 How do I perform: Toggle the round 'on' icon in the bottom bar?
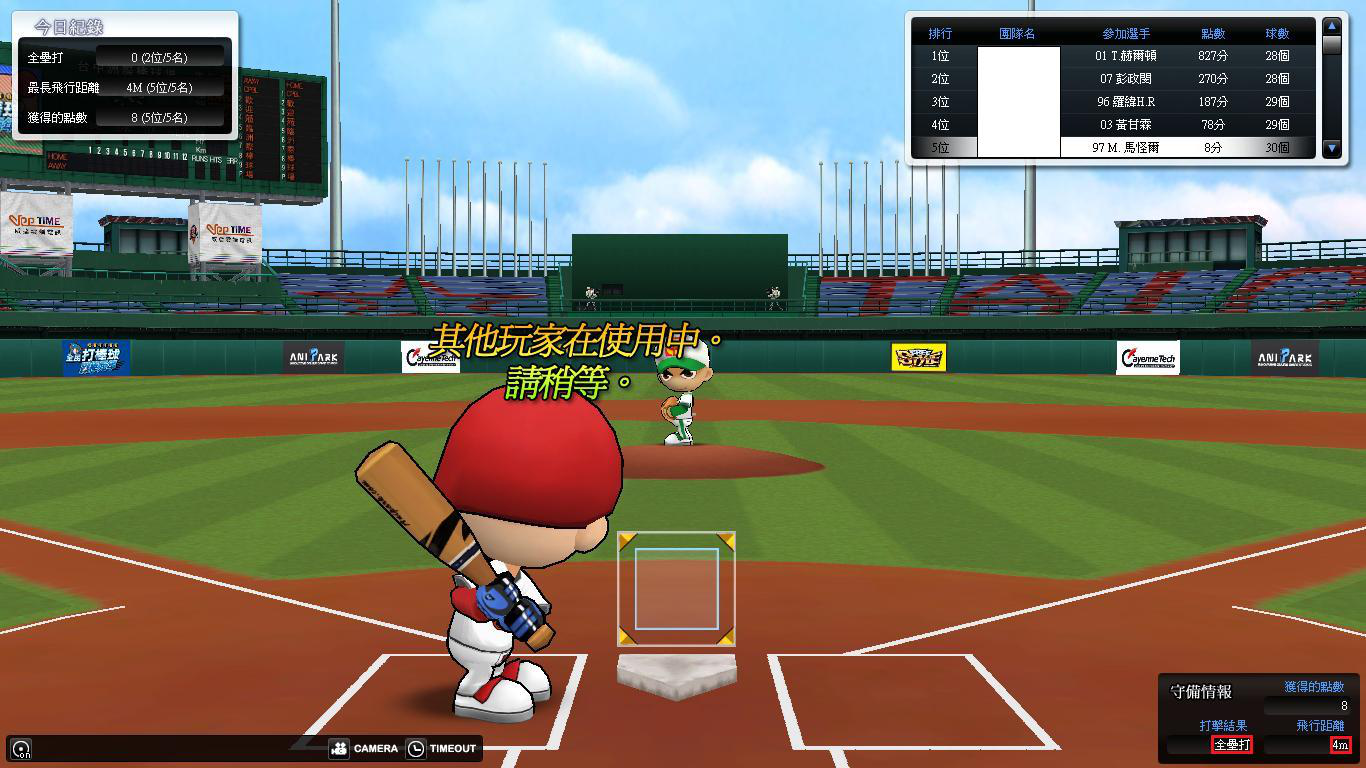(21, 748)
